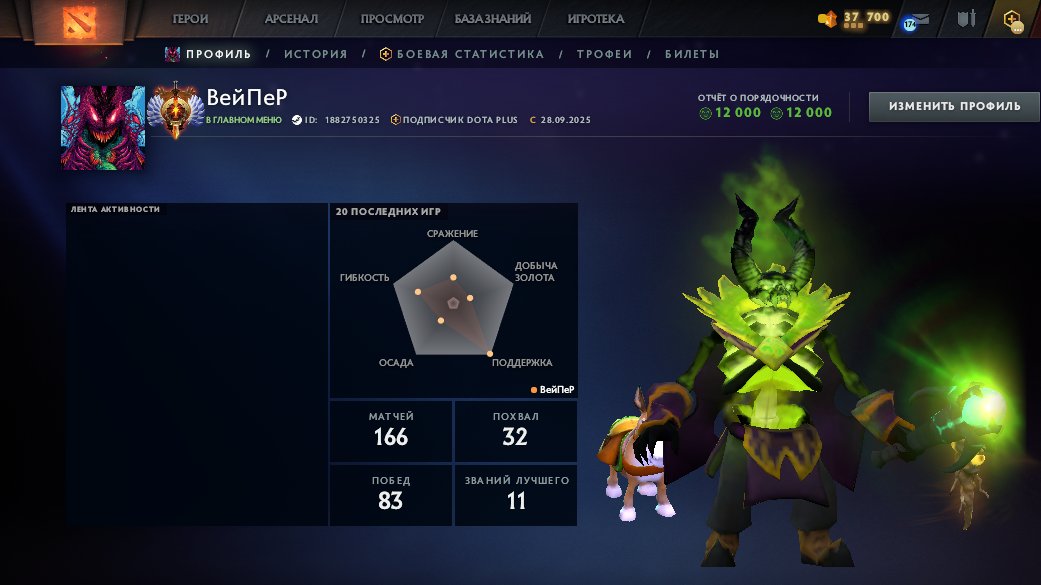Open the ГЕРОИ (Heroes) menu

pos(190,19)
